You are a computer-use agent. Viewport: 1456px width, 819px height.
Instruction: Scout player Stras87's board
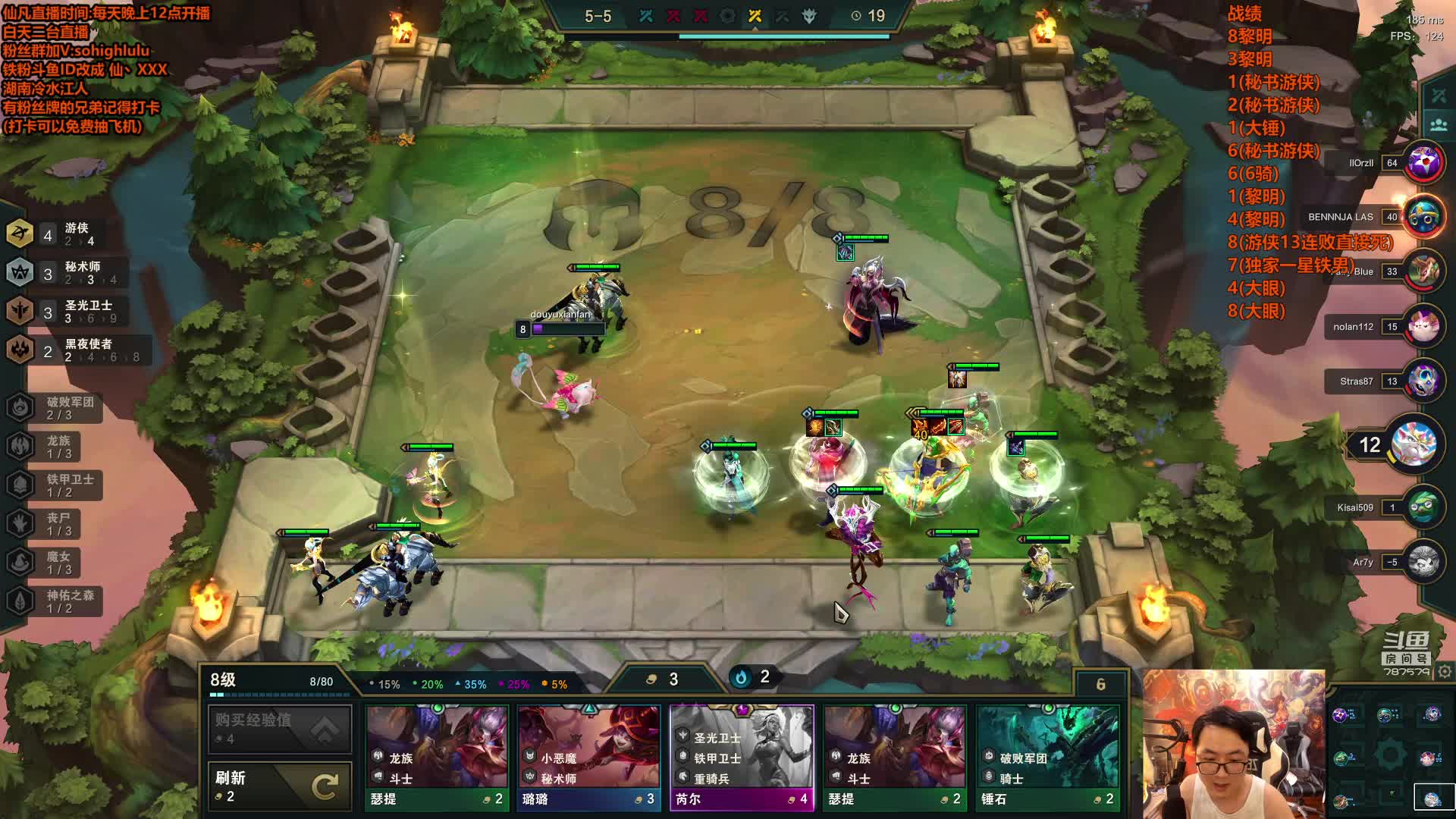click(1423, 381)
